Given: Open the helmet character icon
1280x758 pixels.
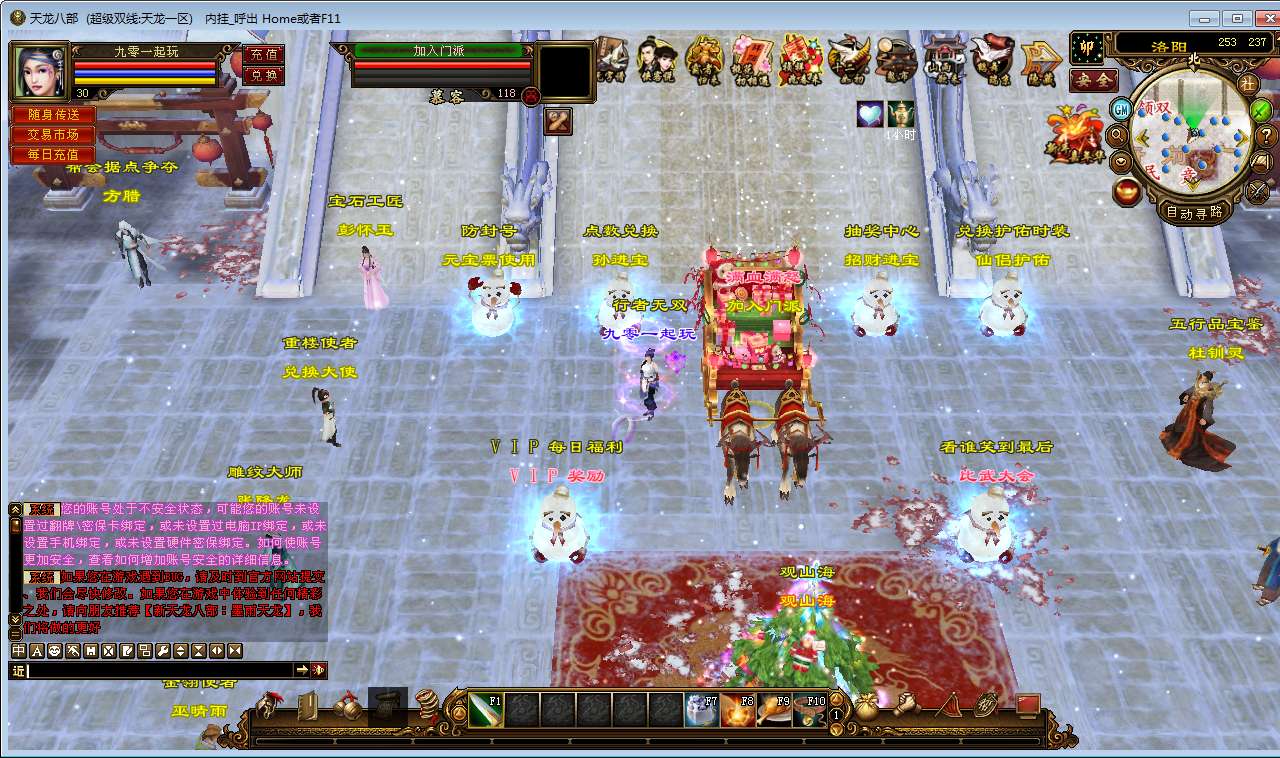Looking at the screenshot, I should [267, 706].
